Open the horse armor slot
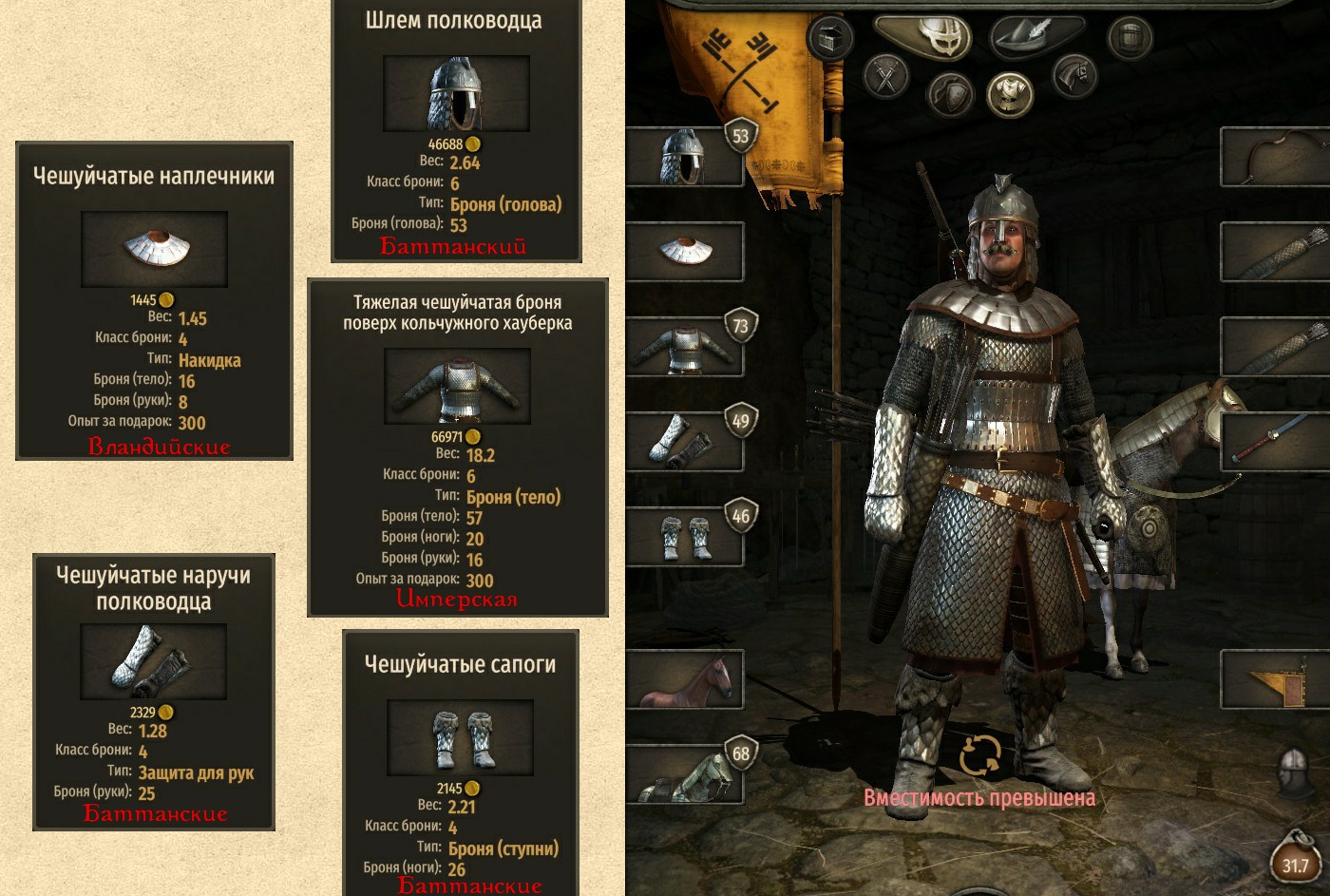 (684, 773)
